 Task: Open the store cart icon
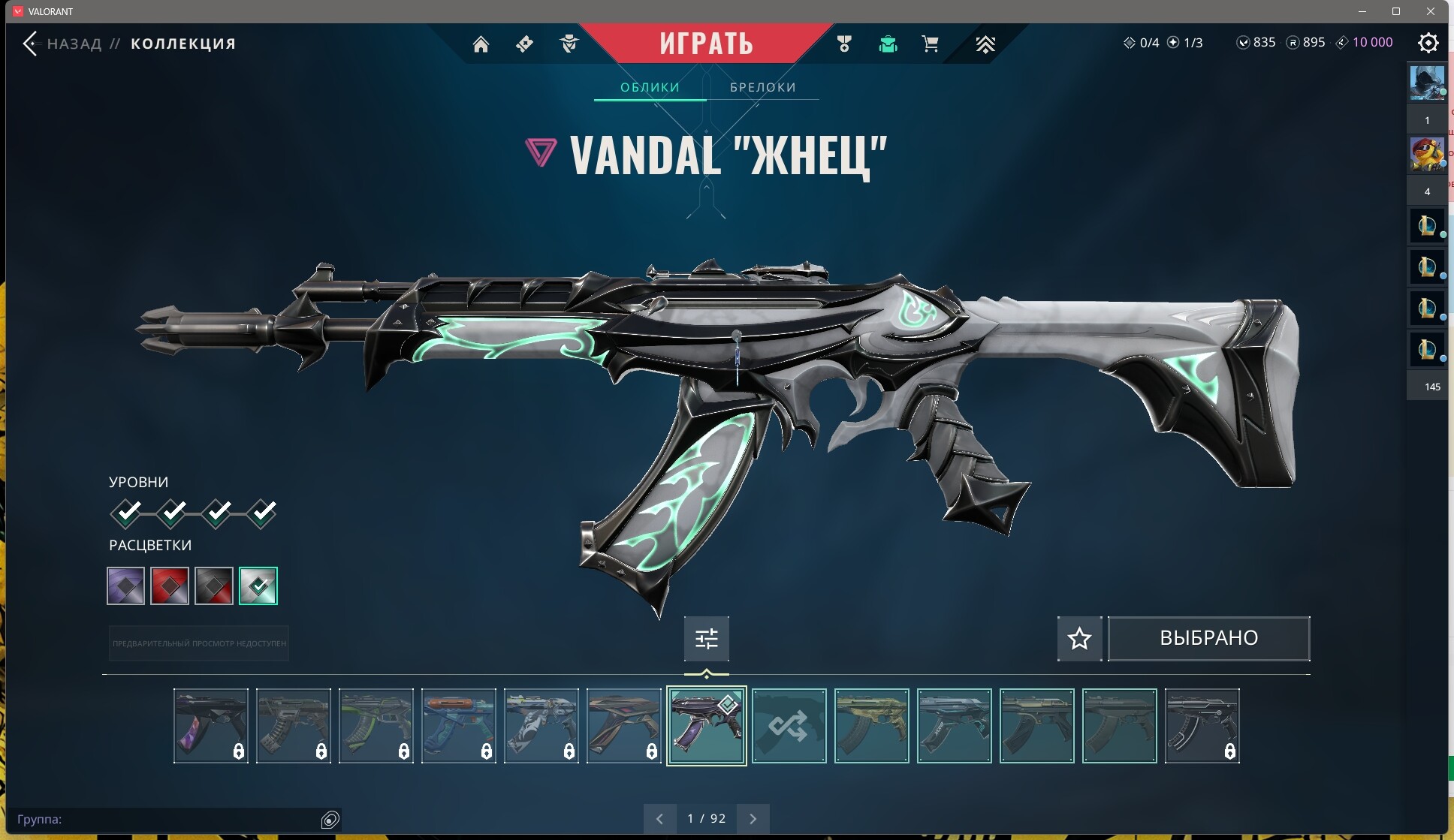(x=930, y=44)
